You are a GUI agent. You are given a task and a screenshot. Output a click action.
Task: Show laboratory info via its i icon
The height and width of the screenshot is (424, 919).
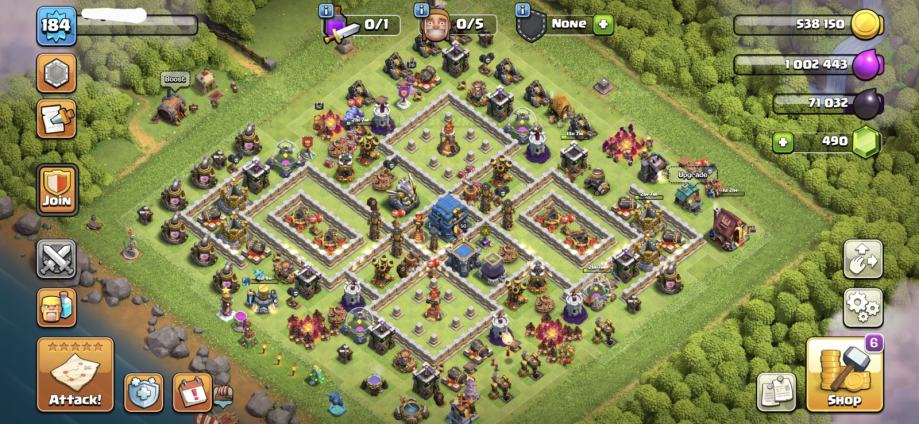click(x=325, y=10)
